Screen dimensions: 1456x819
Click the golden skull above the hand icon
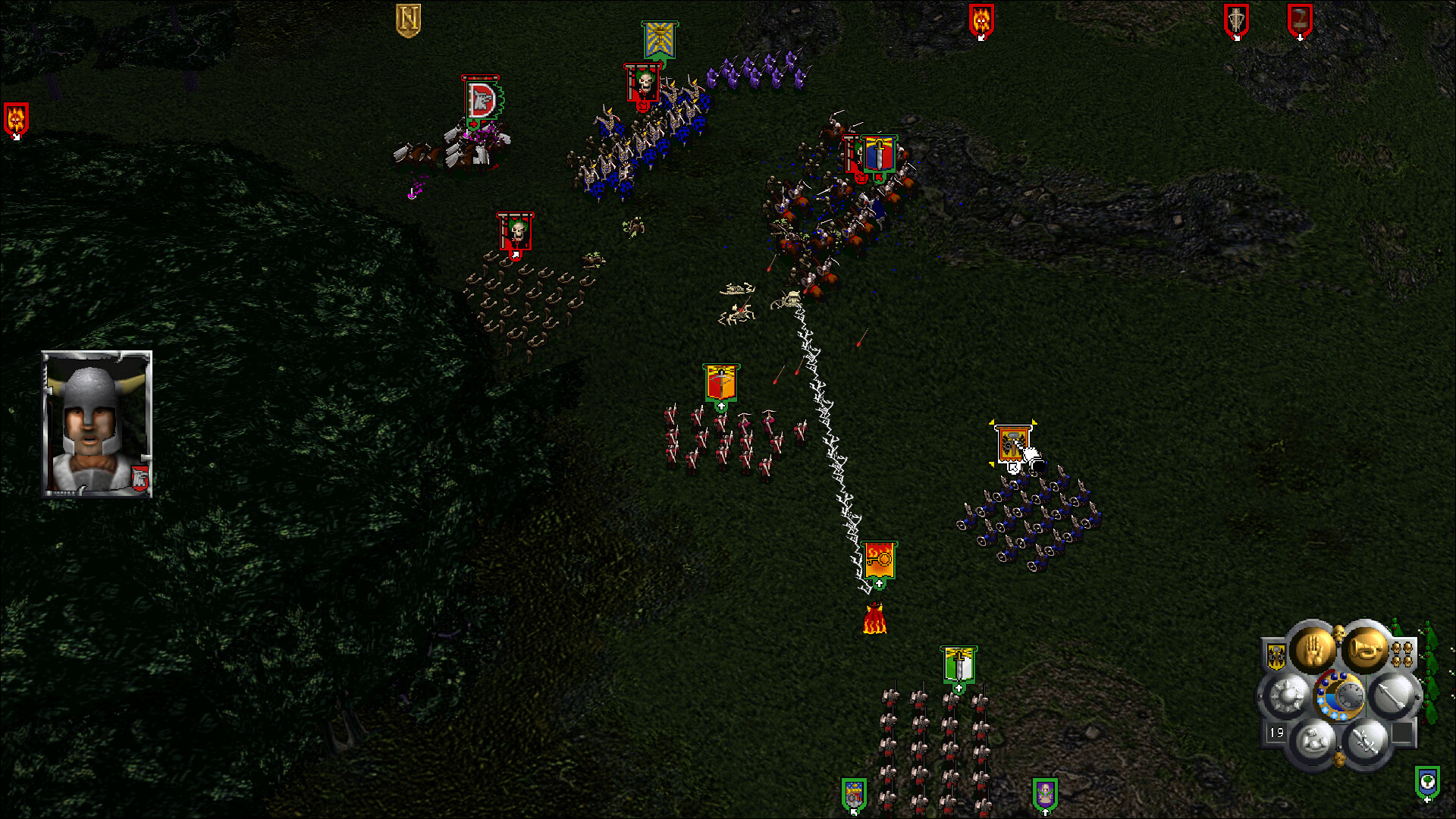(1338, 632)
